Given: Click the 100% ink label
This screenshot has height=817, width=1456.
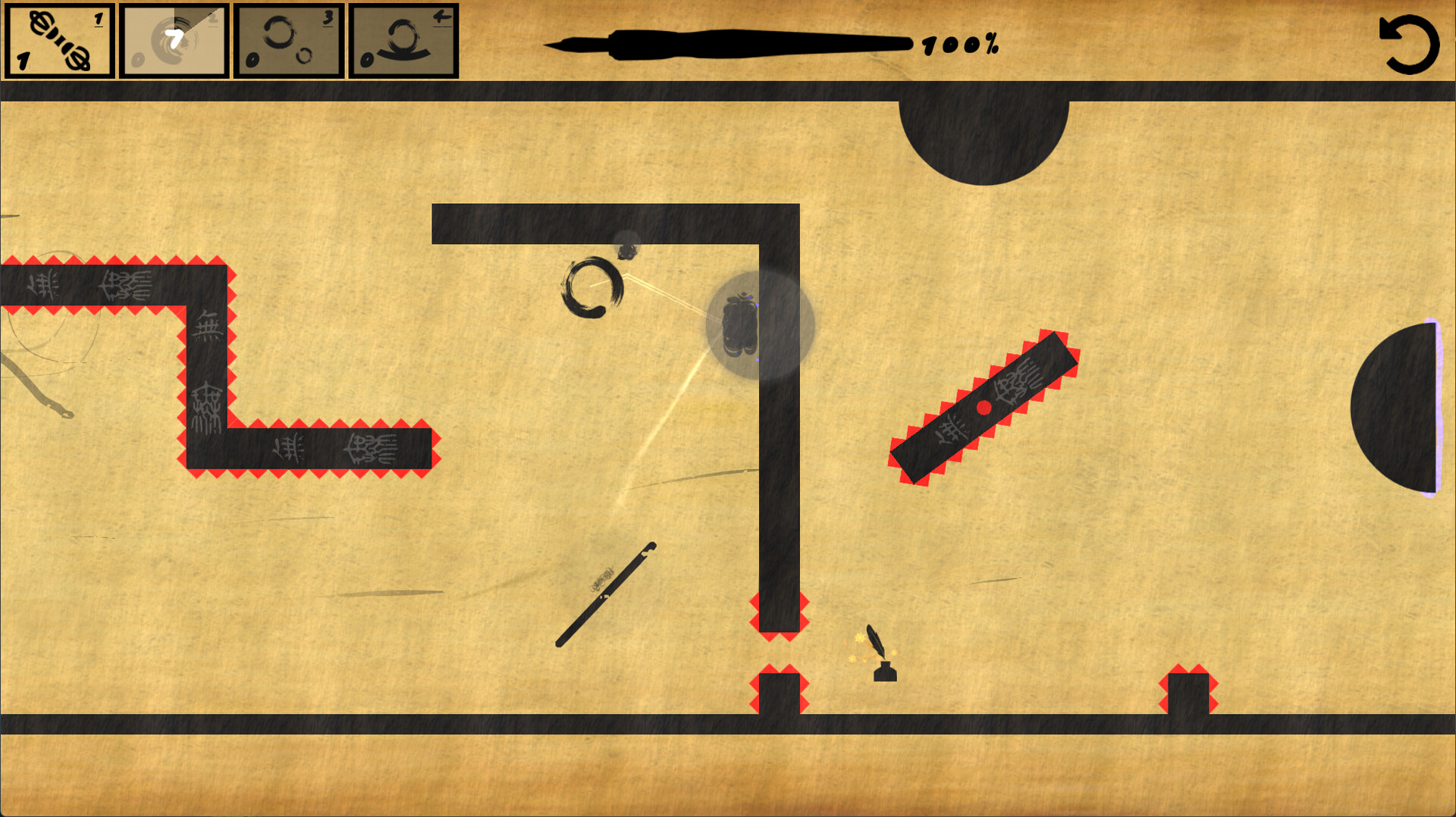Looking at the screenshot, I should (959, 45).
